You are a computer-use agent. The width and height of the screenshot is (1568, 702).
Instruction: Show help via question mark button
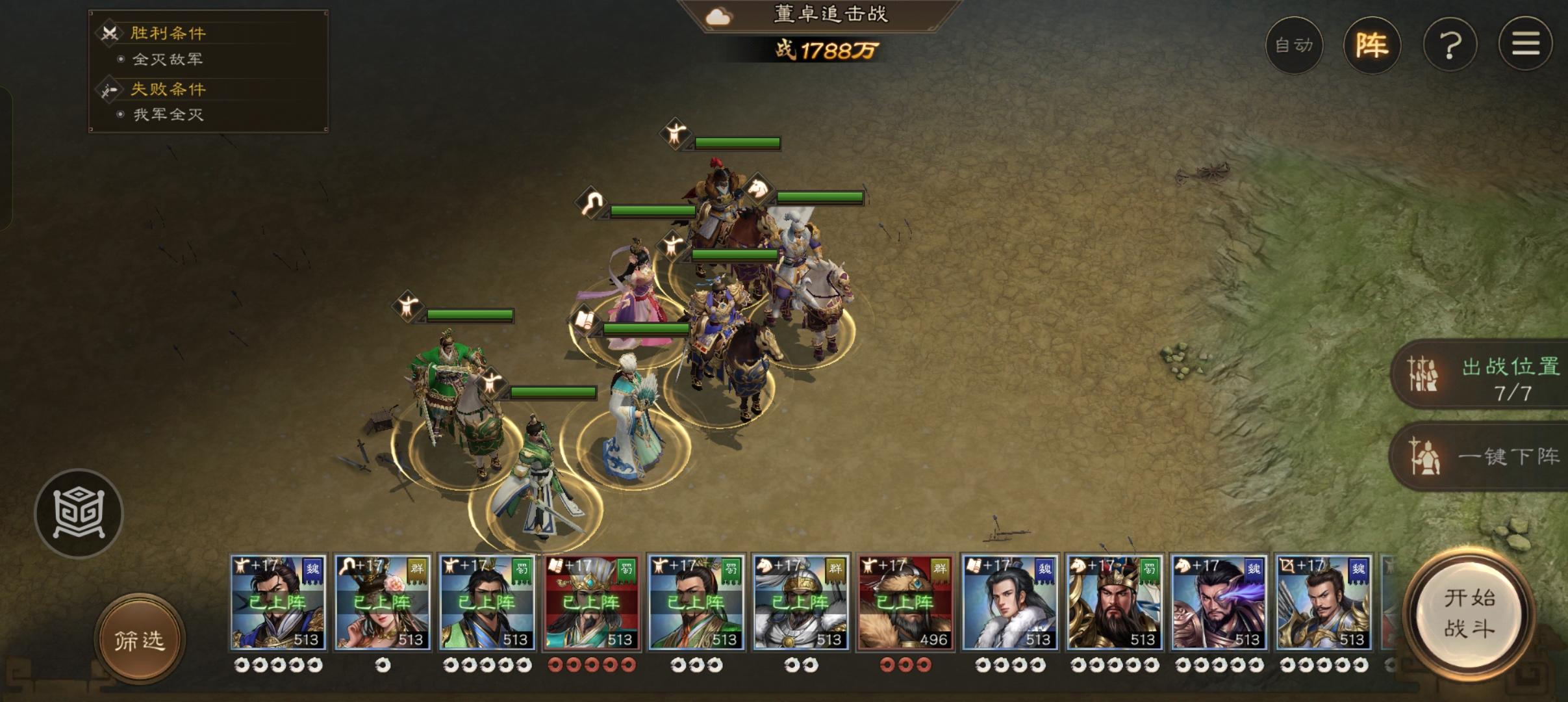(1450, 45)
